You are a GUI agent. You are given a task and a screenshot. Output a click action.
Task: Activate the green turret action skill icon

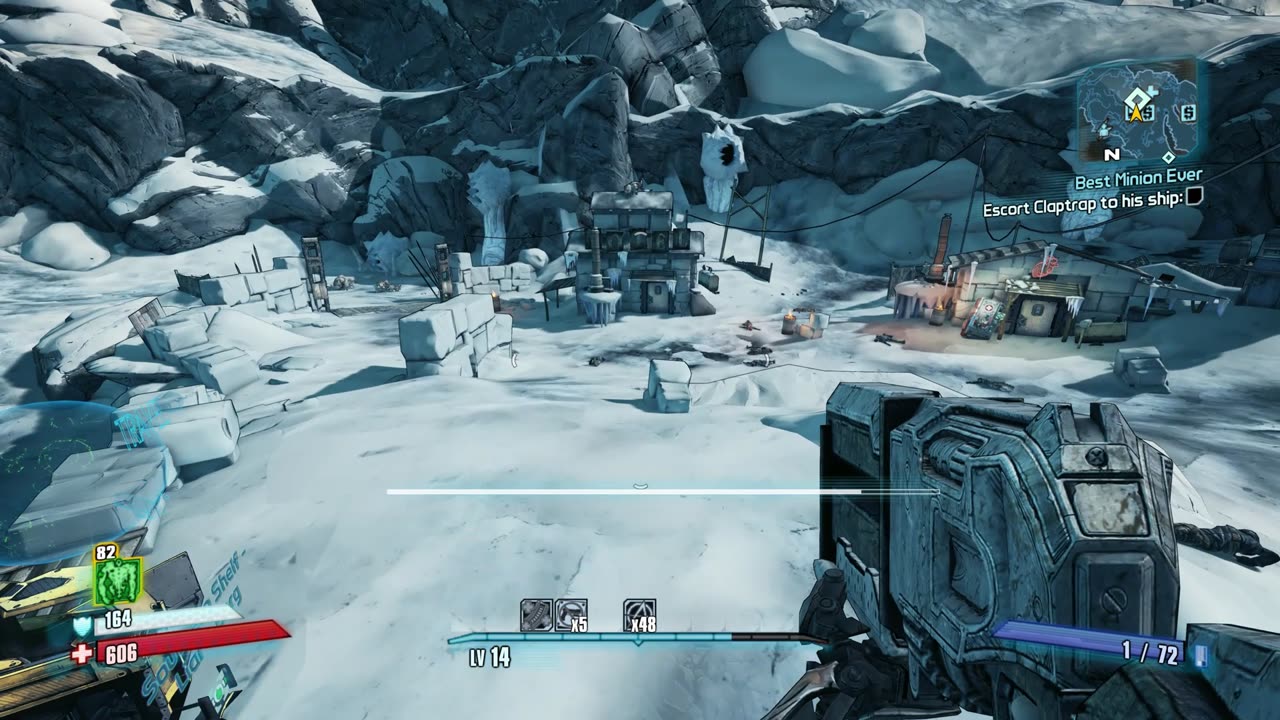click(117, 581)
